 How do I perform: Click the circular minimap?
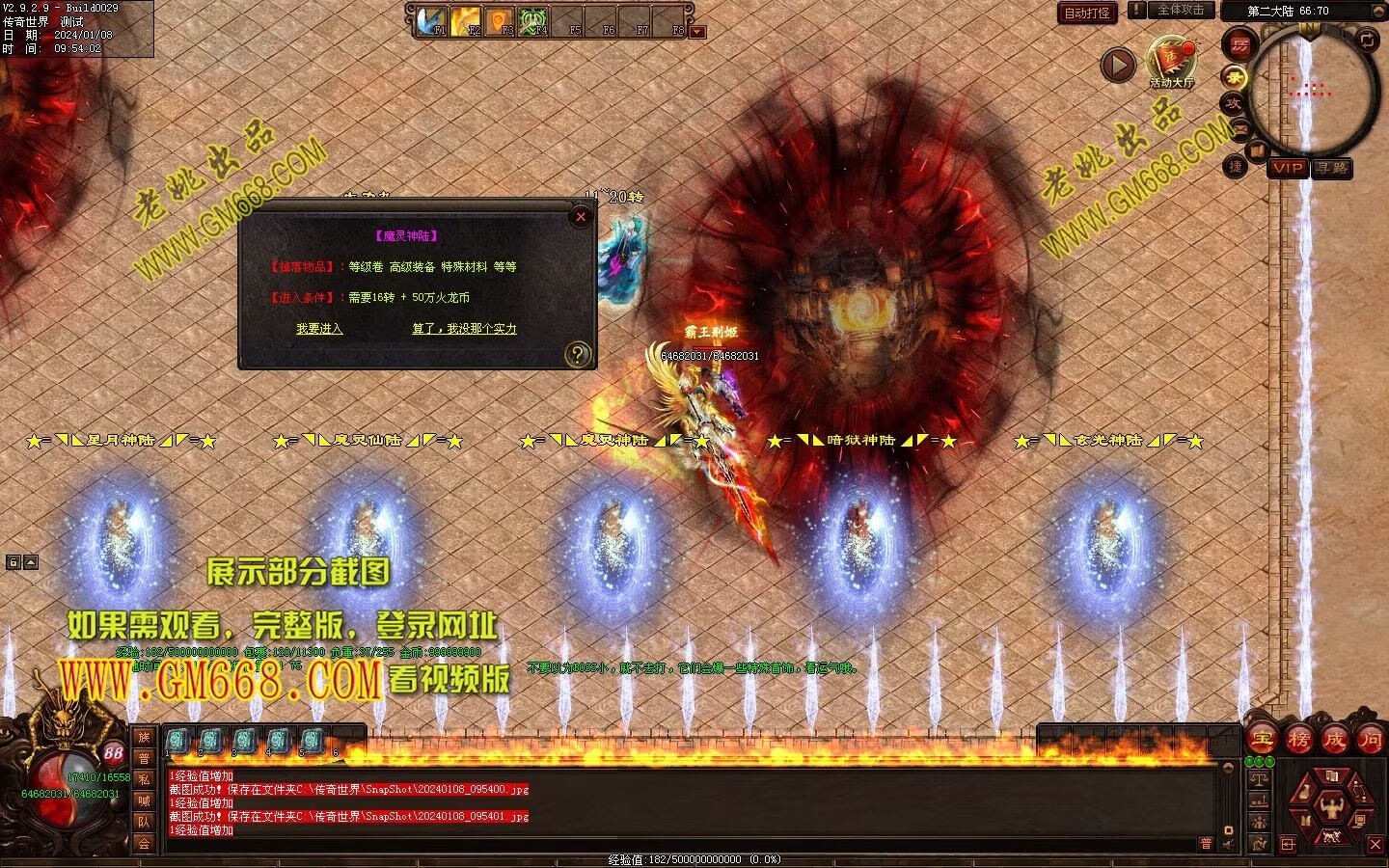(x=1312, y=89)
